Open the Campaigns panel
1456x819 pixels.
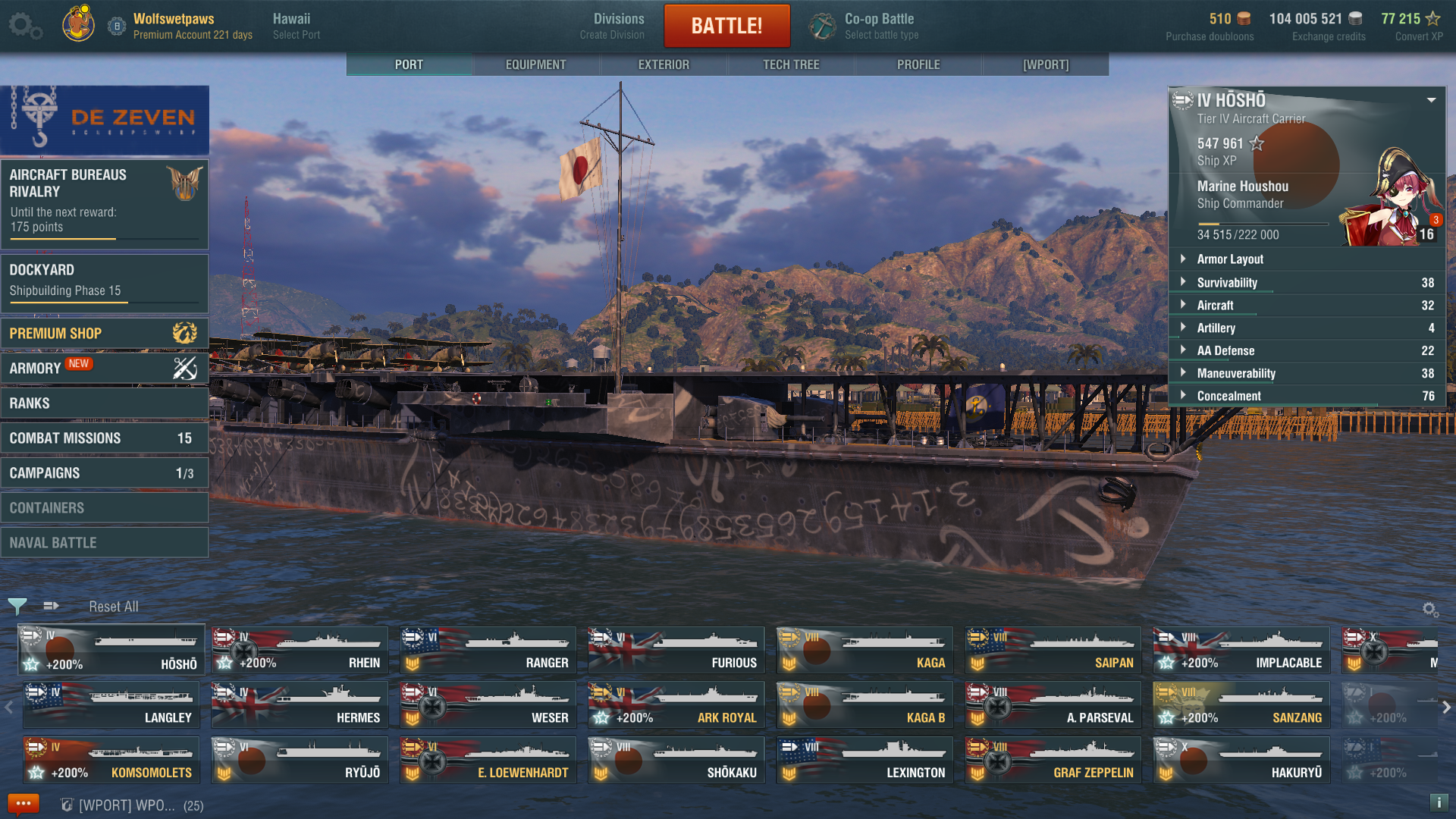104,473
